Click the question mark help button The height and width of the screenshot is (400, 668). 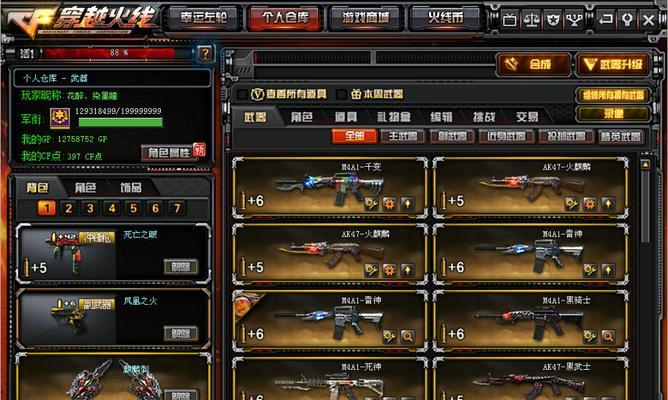[x=203, y=53]
